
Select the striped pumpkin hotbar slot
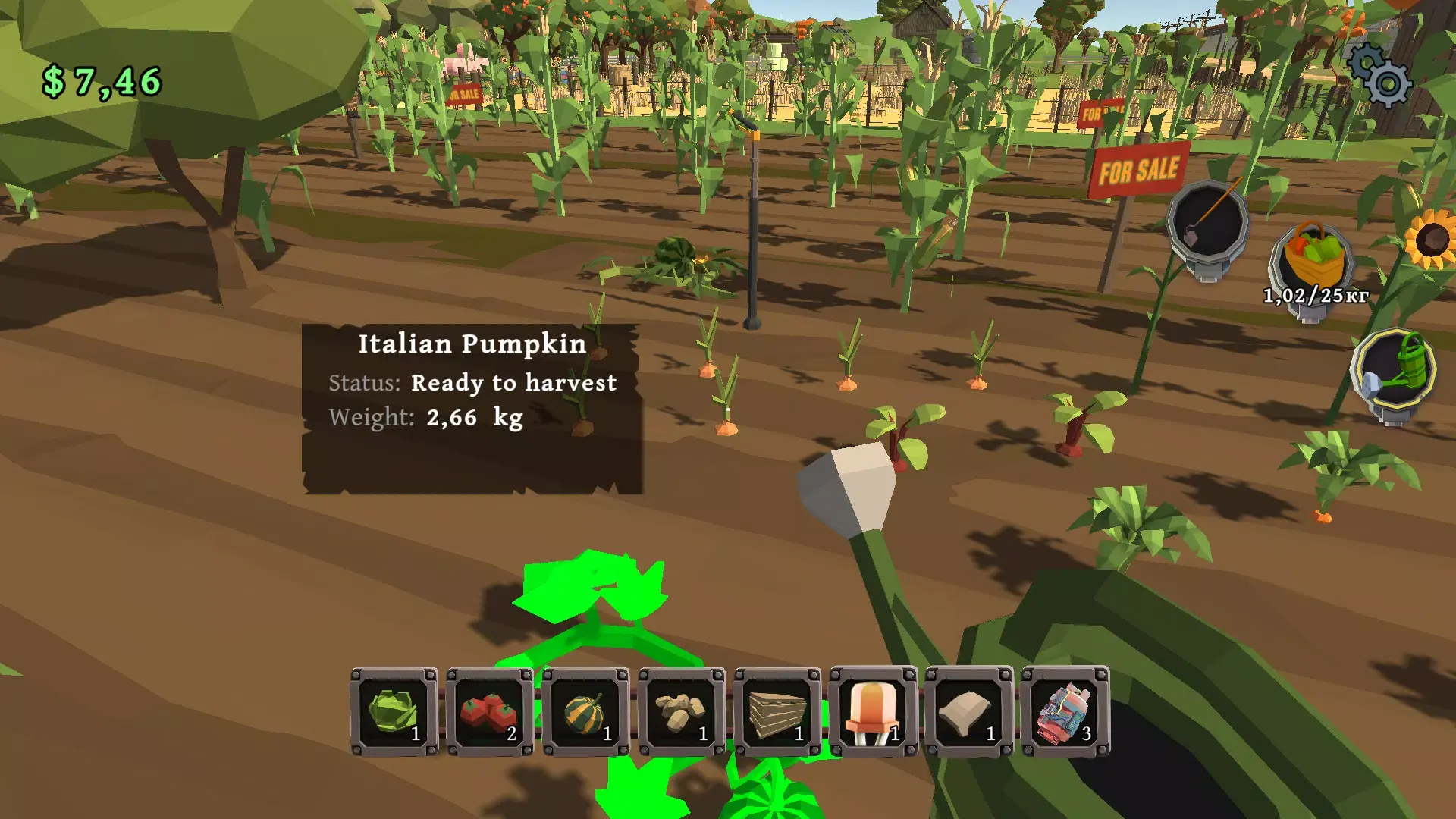pos(585,713)
